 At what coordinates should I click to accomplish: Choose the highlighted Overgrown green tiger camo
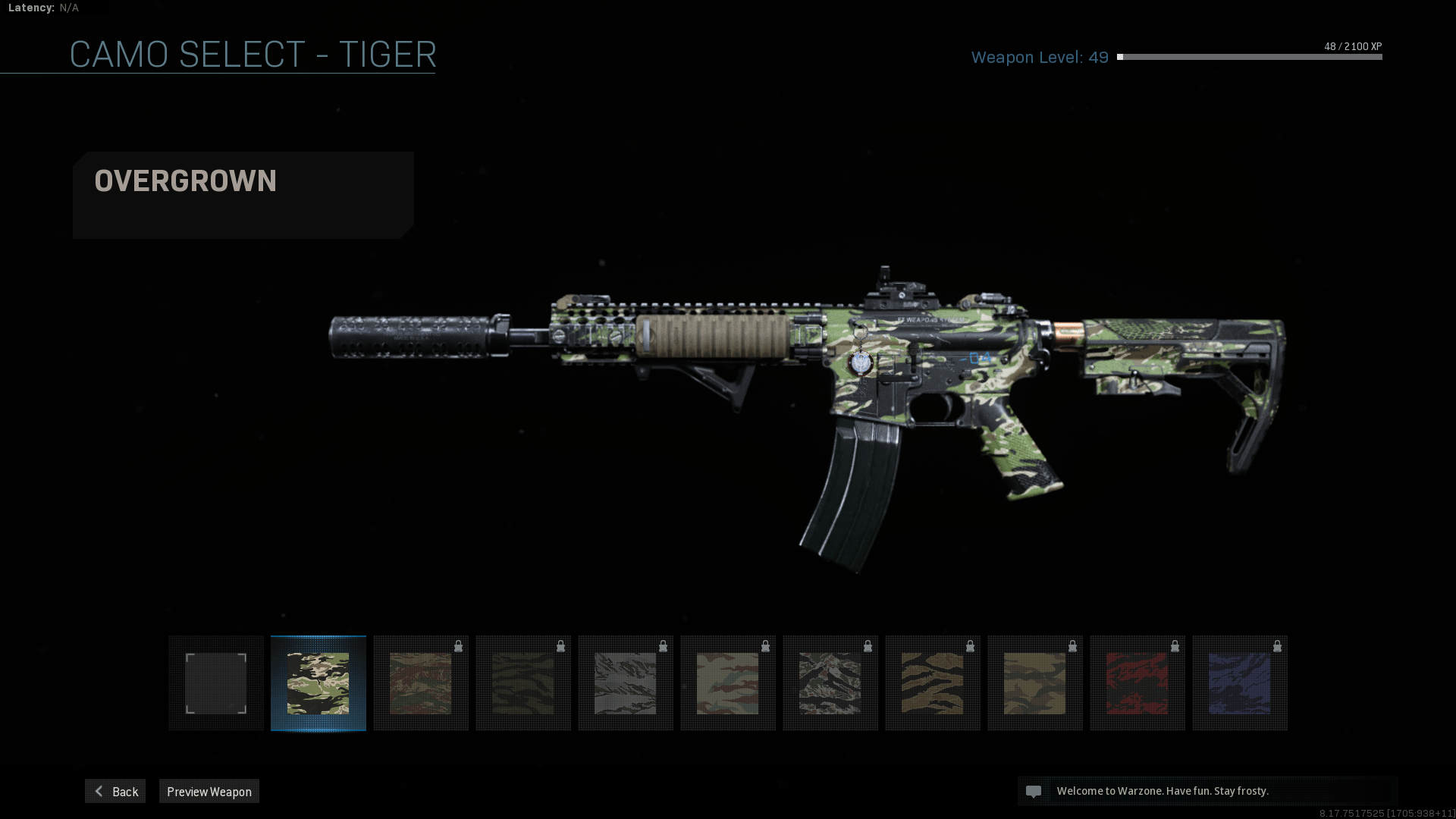(x=318, y=683)
